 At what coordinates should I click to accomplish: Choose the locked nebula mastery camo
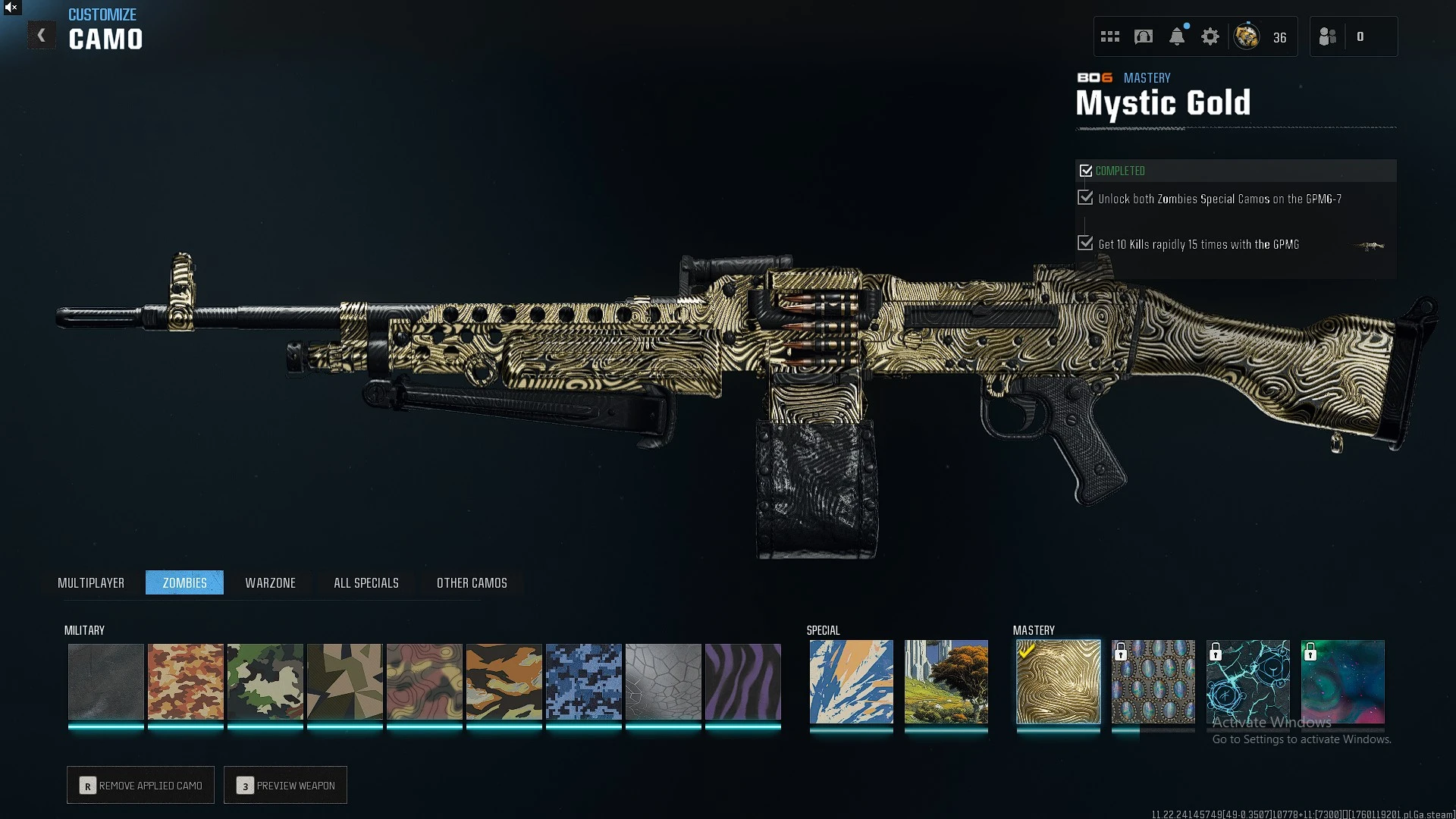[1343, 681]
